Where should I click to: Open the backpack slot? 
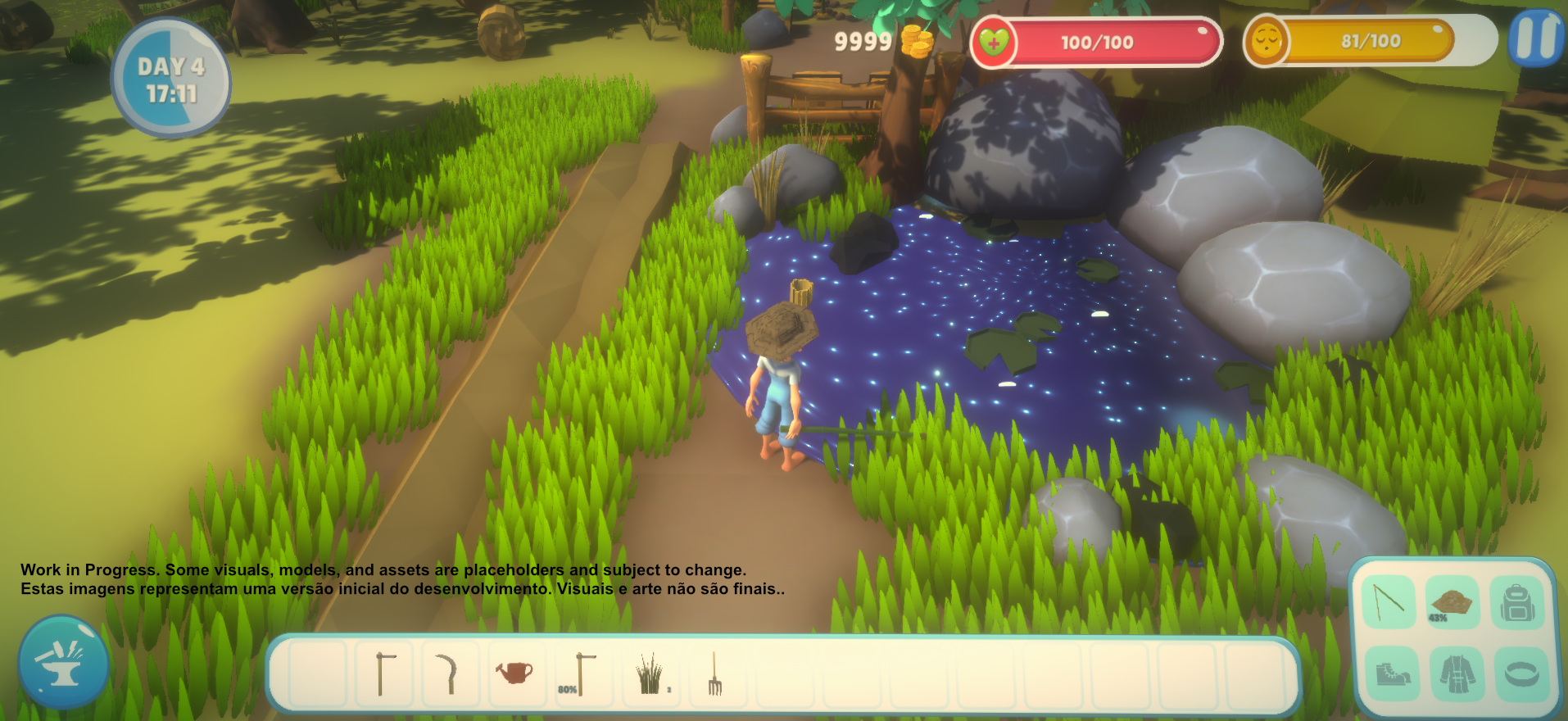tap(1517, 604)
